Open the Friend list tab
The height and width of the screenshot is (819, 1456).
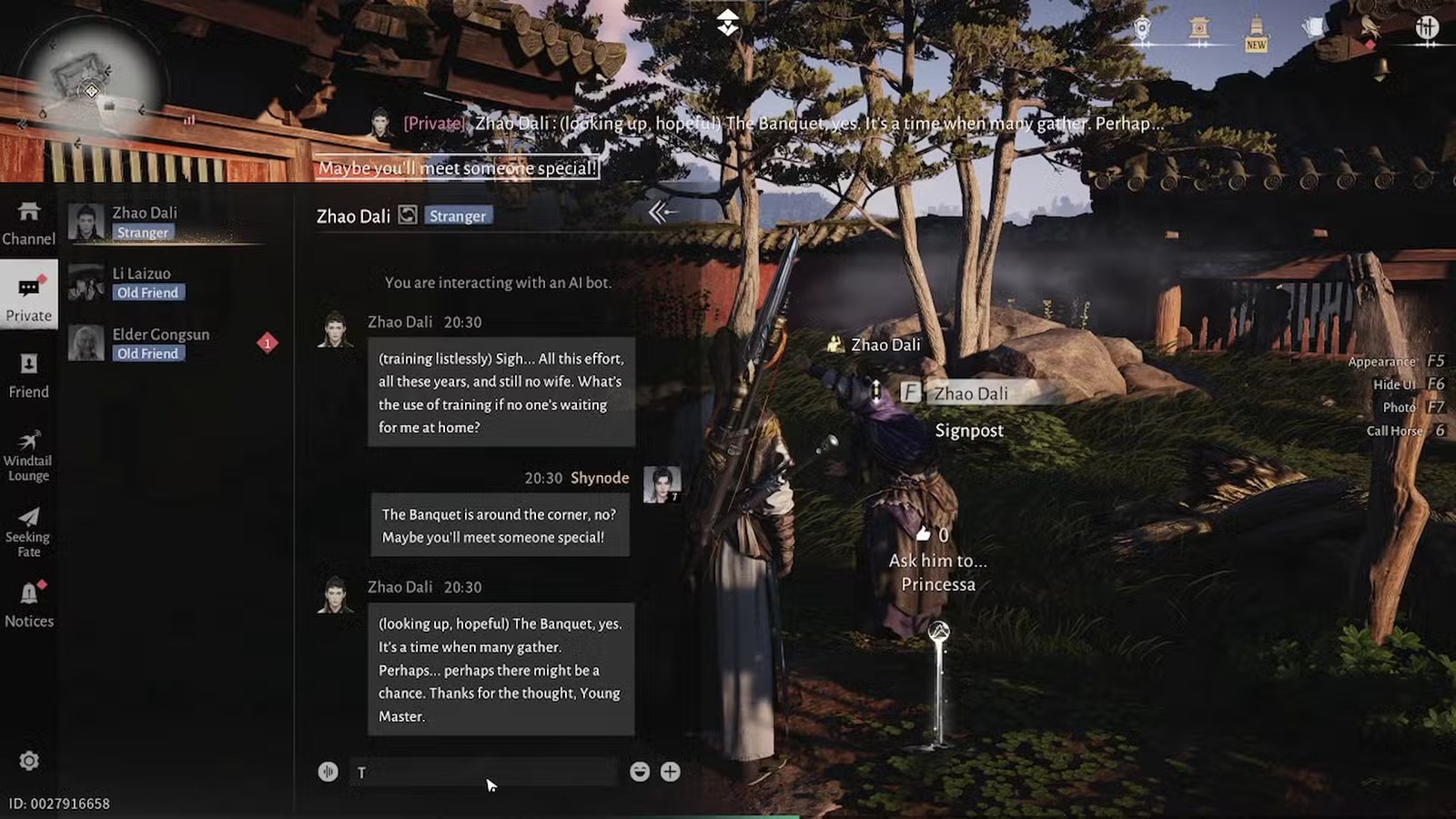coord(28,376)
